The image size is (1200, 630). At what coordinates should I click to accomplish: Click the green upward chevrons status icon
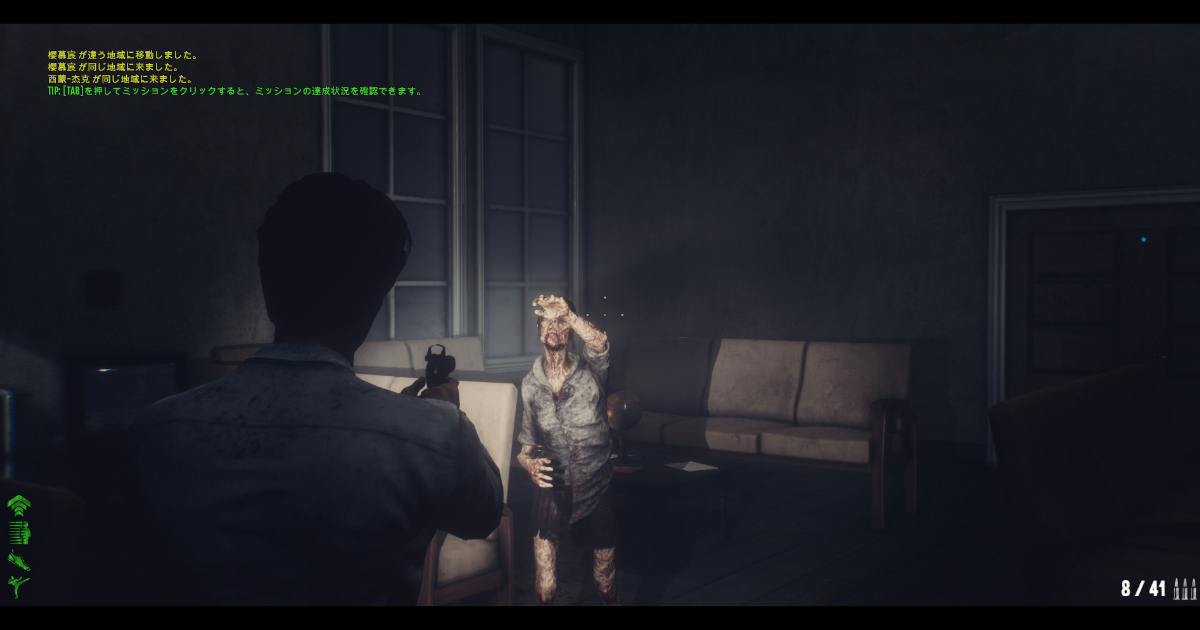(19, 505)
